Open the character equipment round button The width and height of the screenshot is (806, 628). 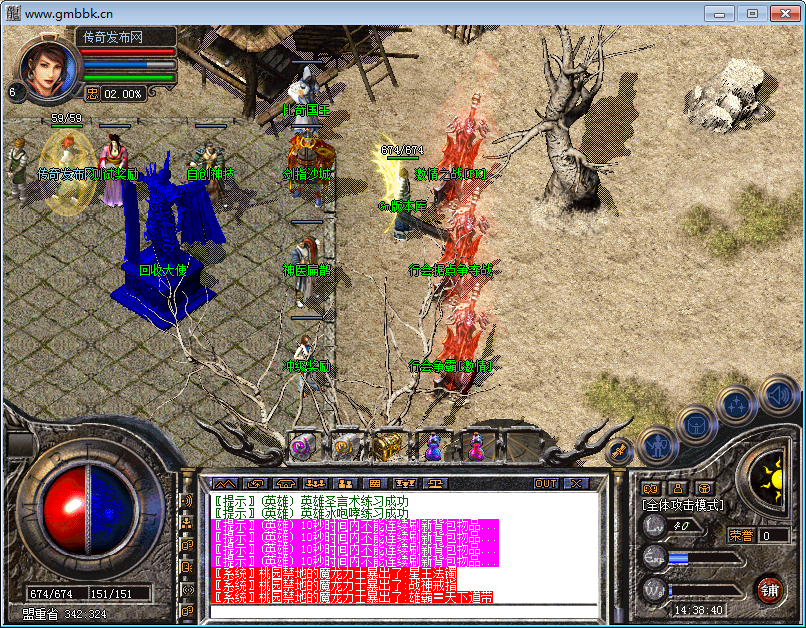click(656, 441)
